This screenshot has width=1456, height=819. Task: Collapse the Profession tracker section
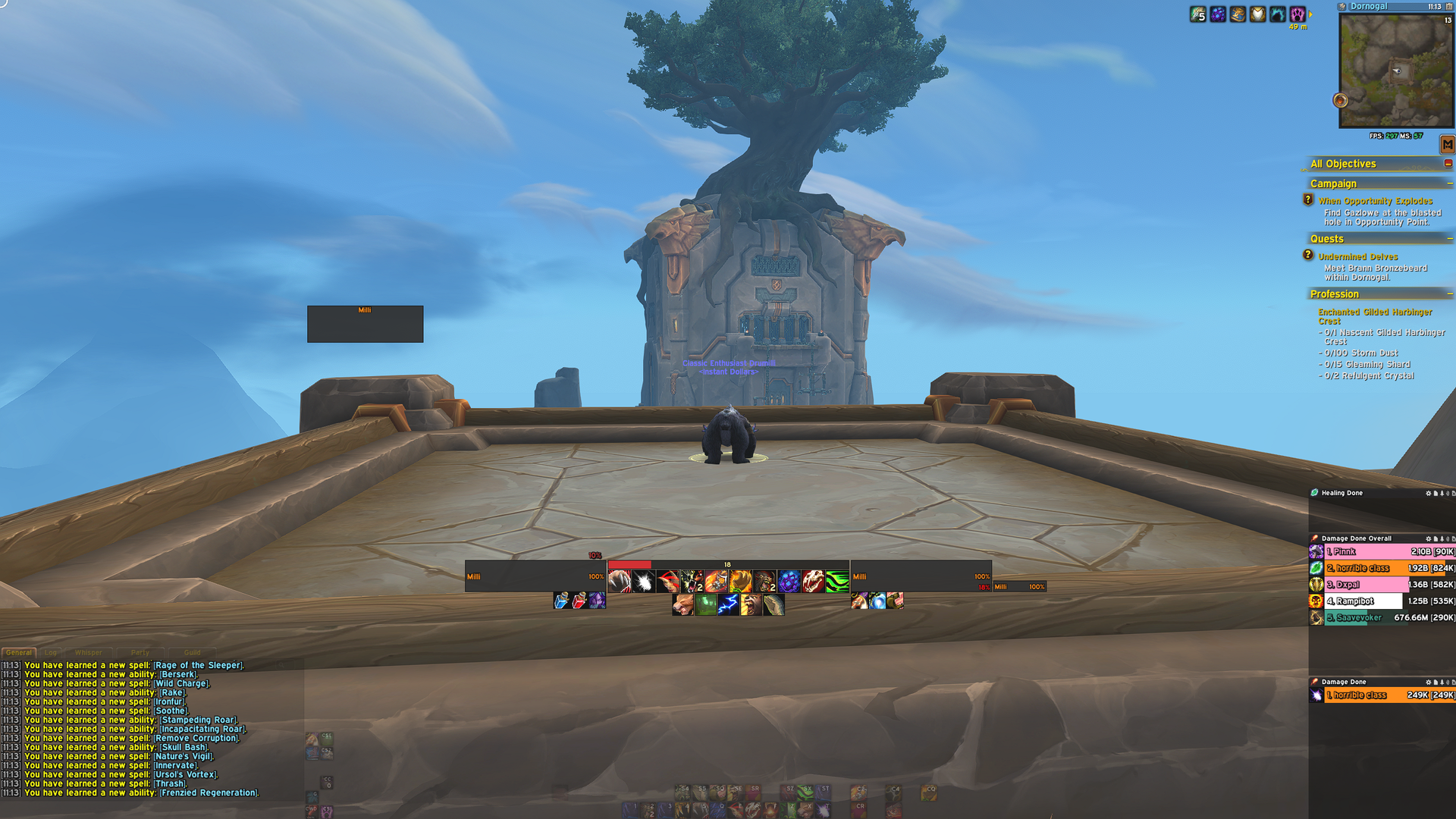(1448, 294)
